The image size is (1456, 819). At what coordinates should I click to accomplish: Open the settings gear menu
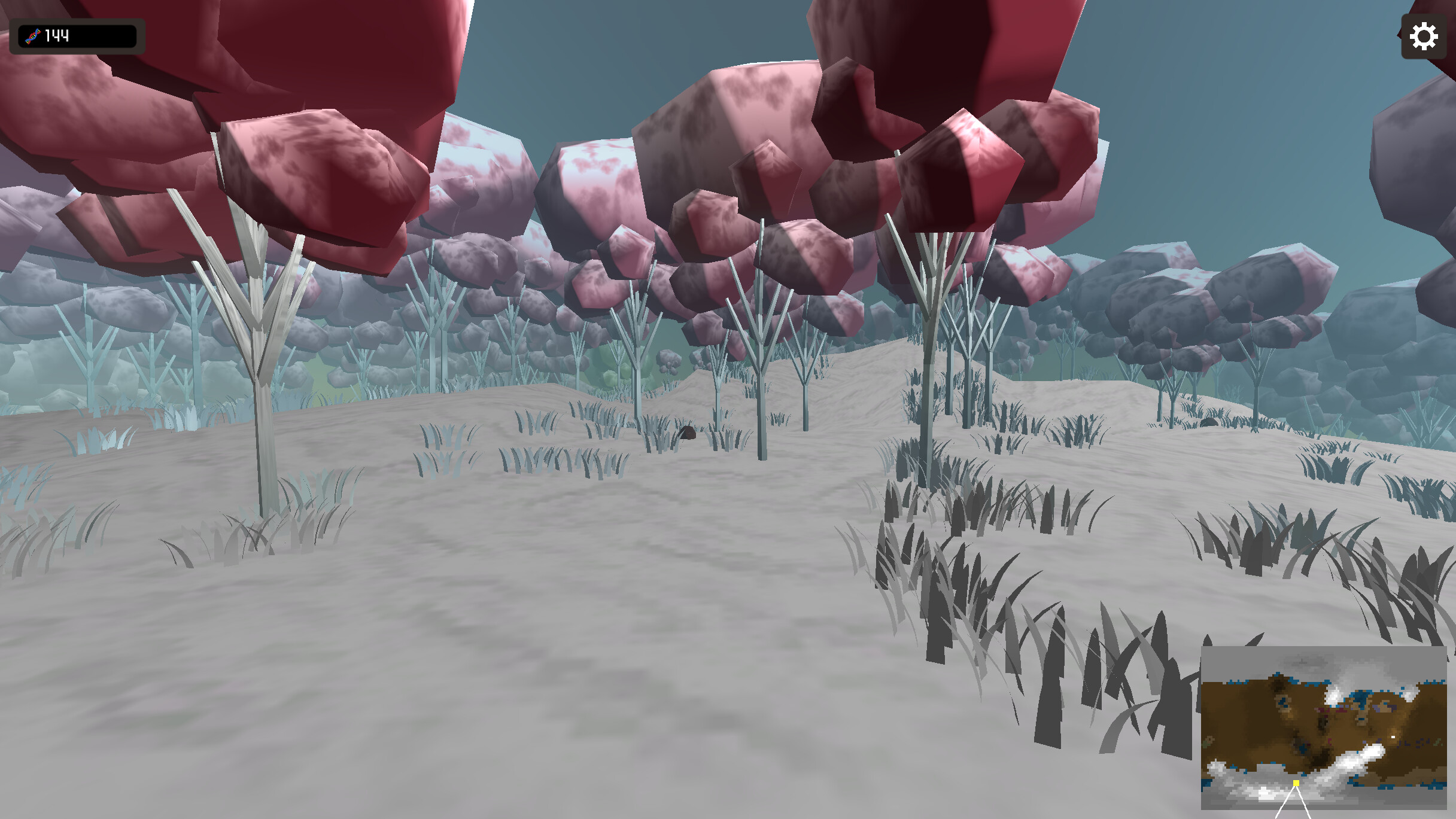click(1424, 37)
